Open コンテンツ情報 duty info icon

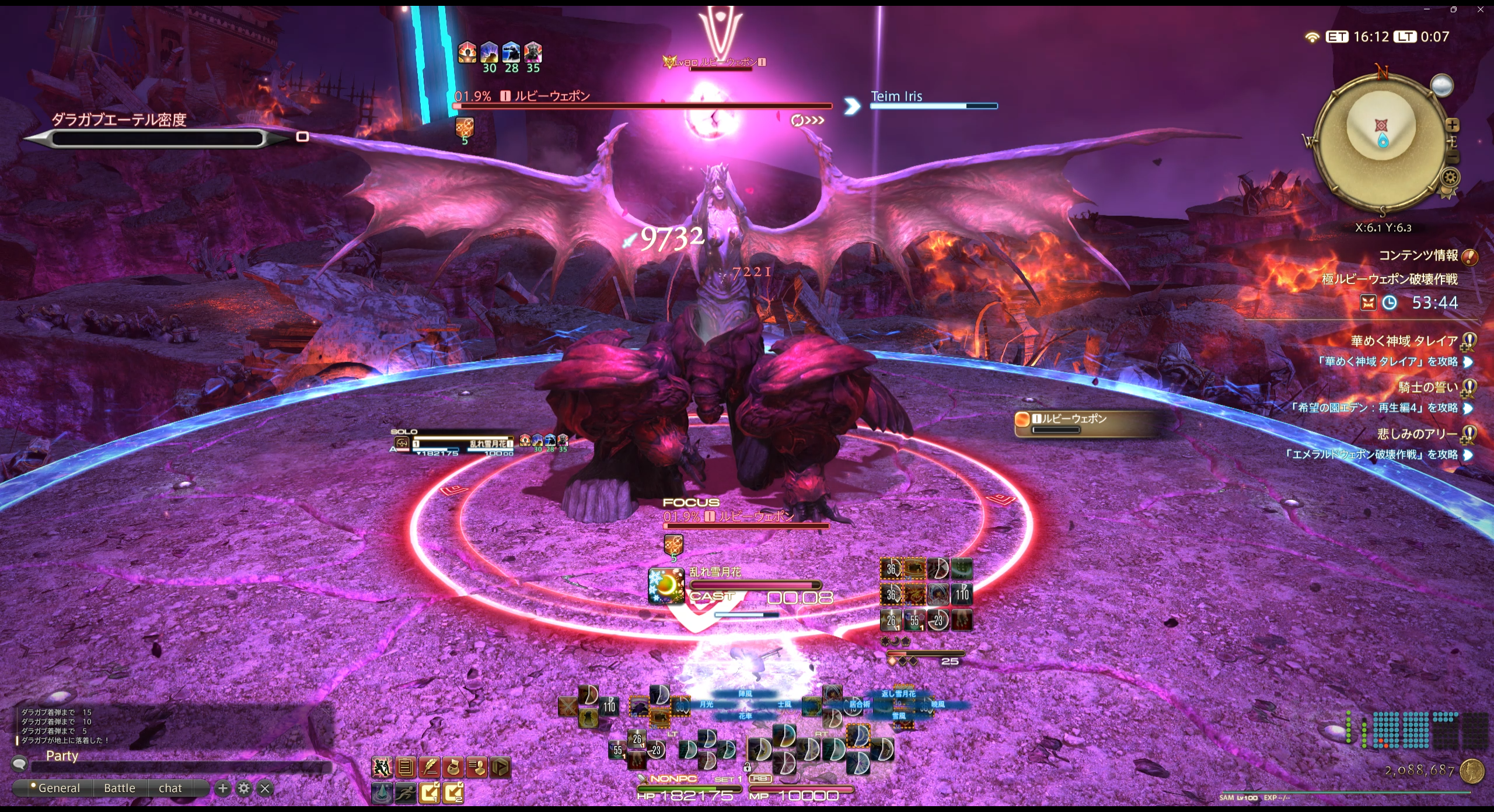tap(1469, 257)
